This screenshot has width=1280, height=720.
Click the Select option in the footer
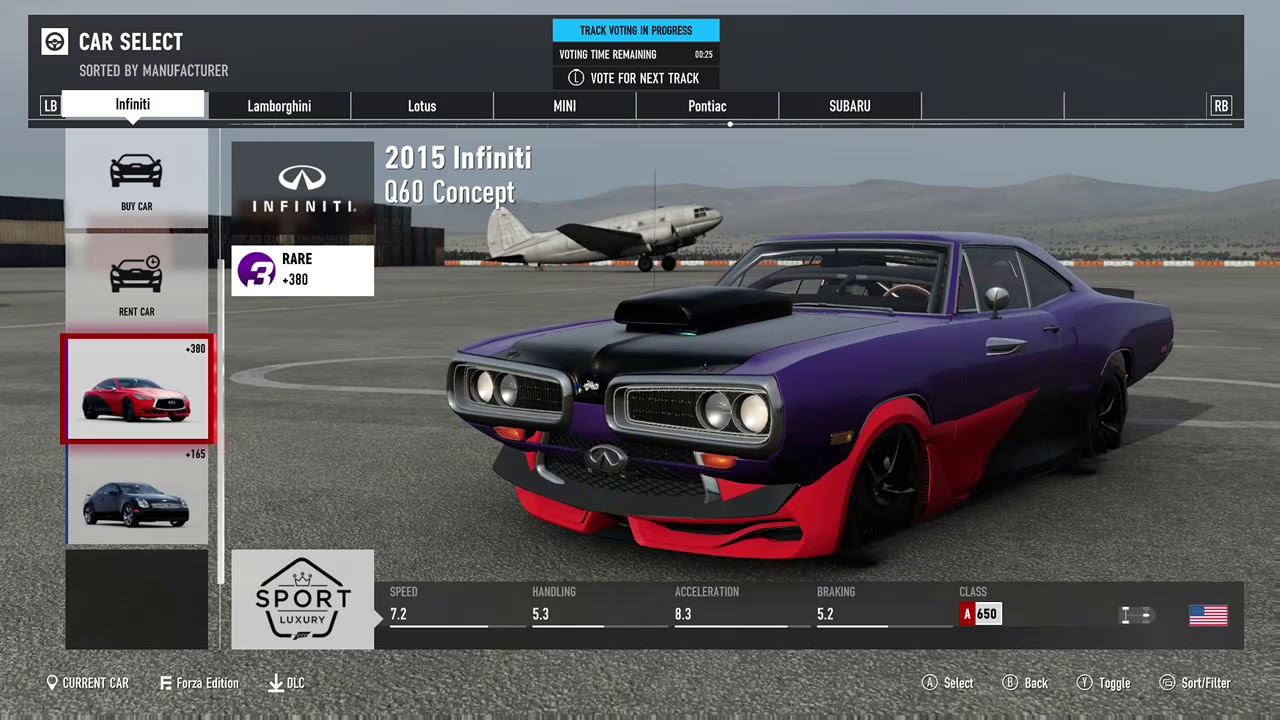pos(947,683)
